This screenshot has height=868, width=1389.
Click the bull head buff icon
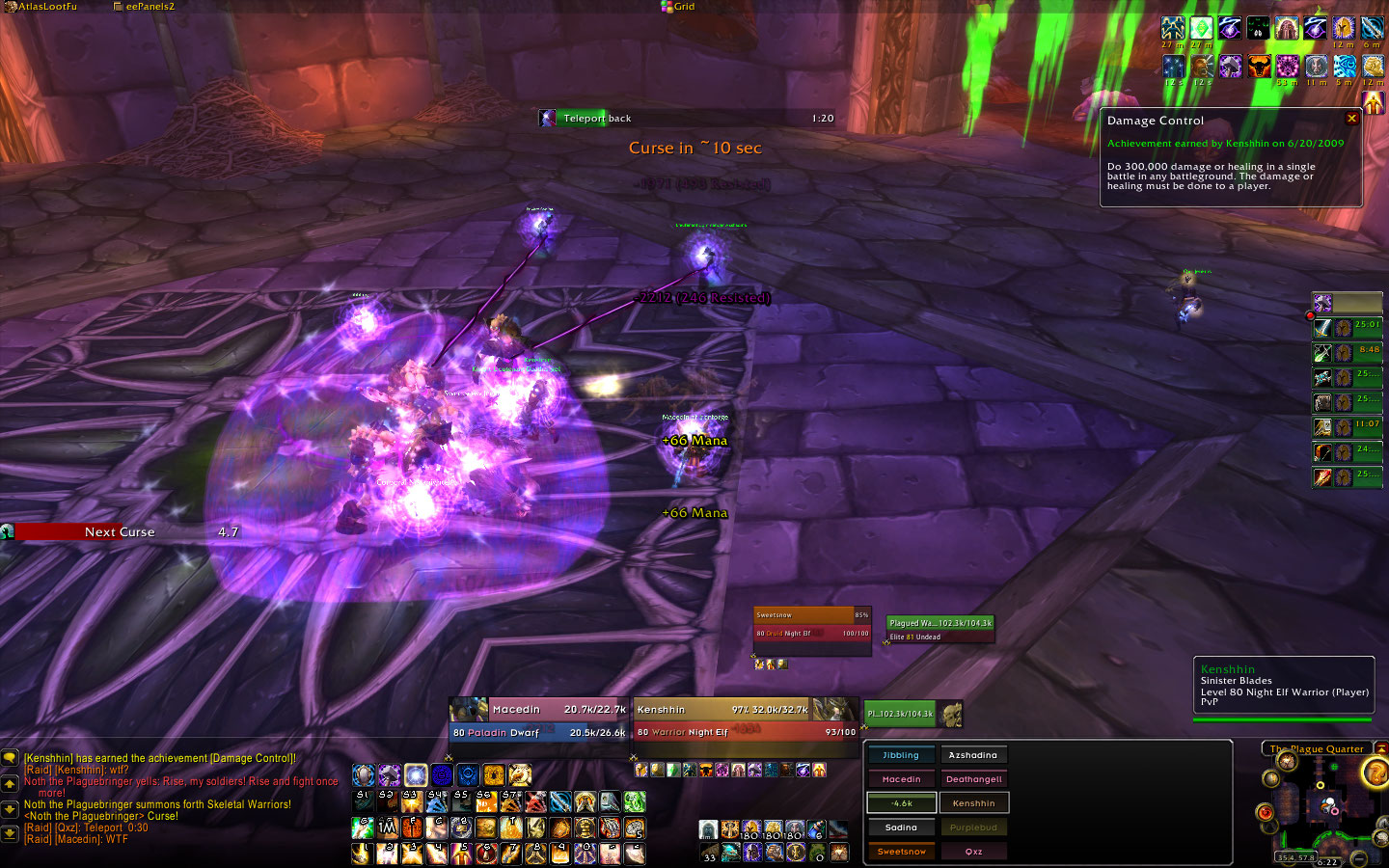coord(1259,67)
